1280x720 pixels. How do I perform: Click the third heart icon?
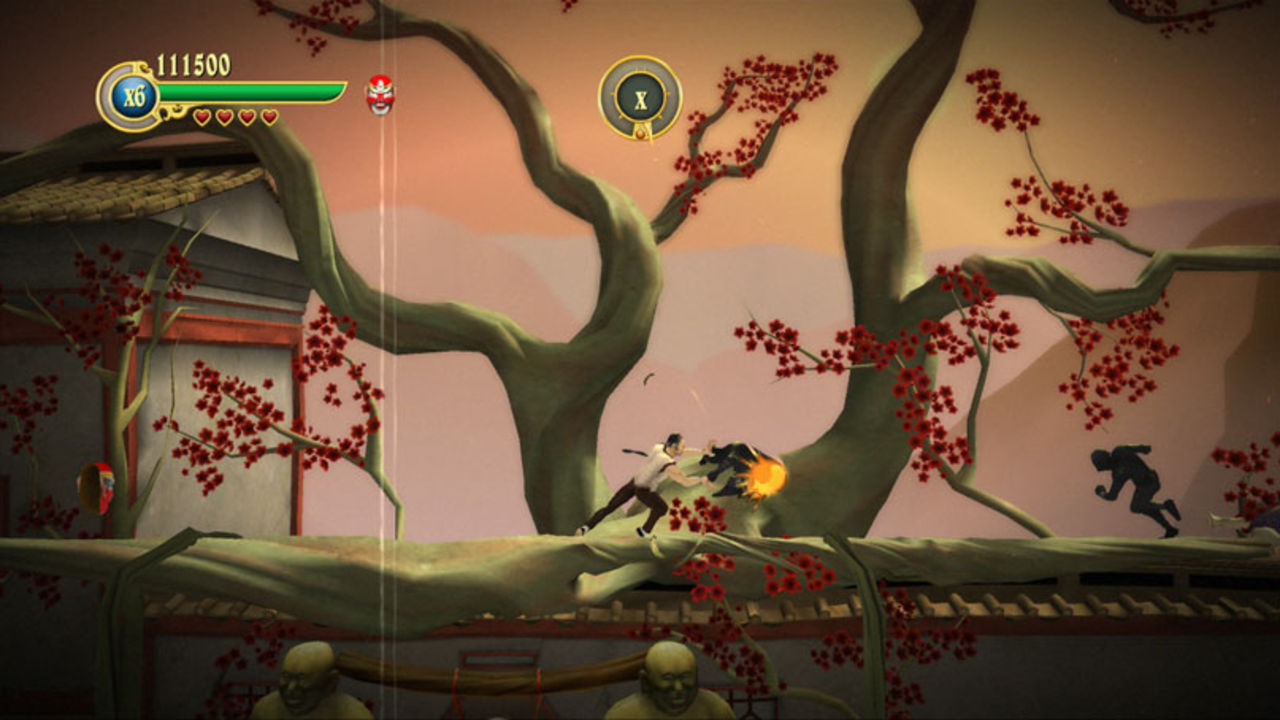(246, 116)
